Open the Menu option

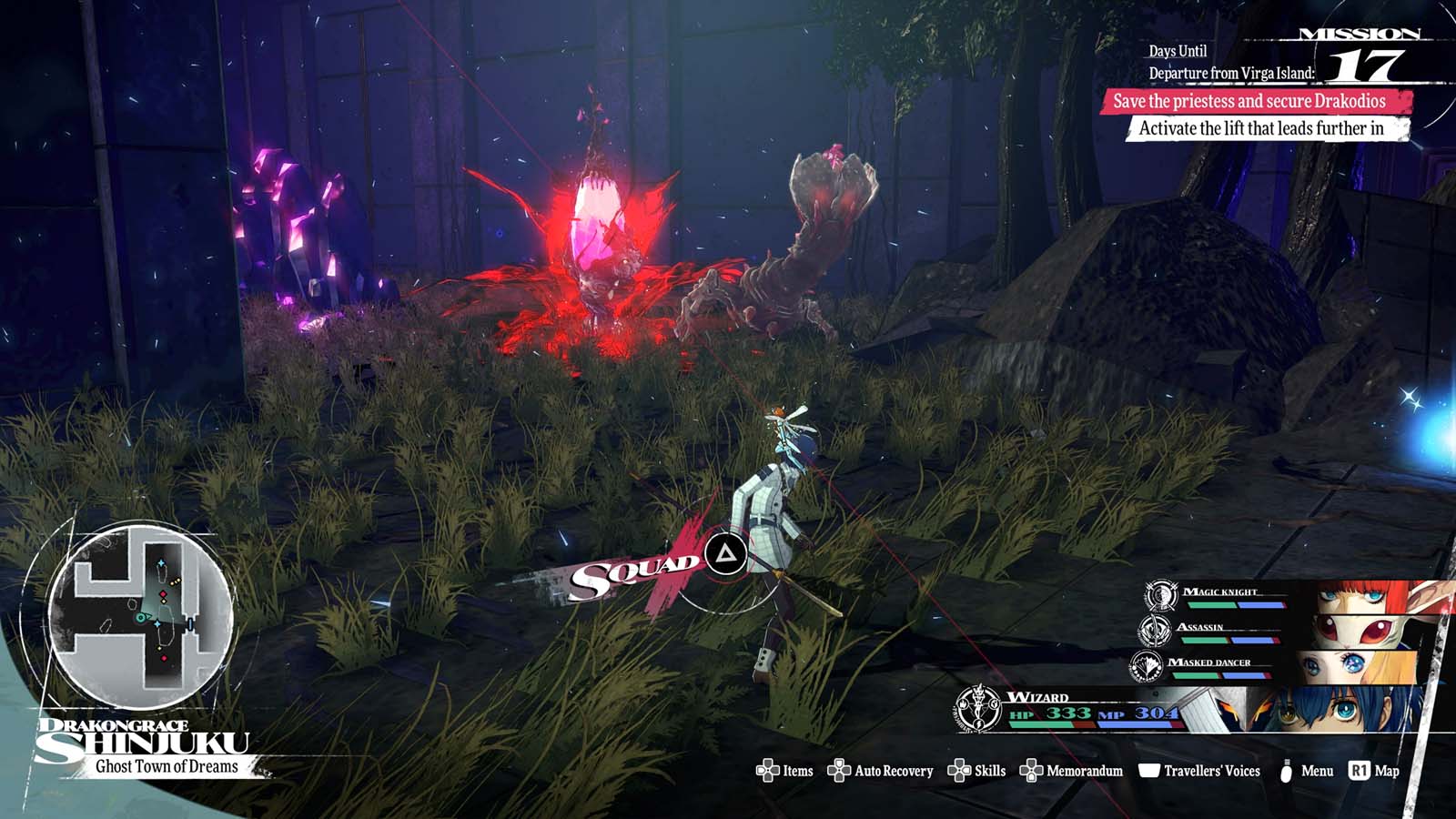(x=1306, y=771)
